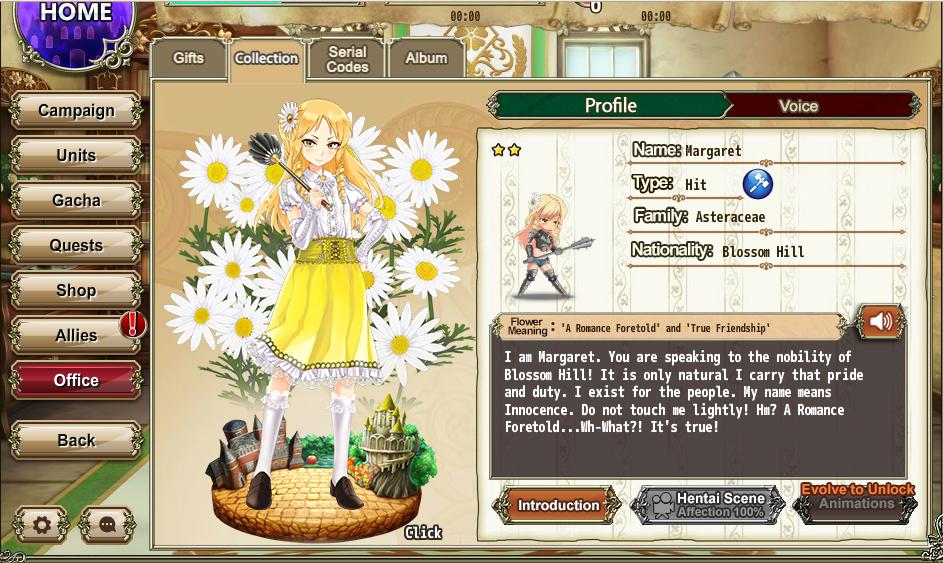Image resolution: width=943 pixels, height=563 pixels.
Task: Open settings with the gear icon
Action: [x=41, y=524]
